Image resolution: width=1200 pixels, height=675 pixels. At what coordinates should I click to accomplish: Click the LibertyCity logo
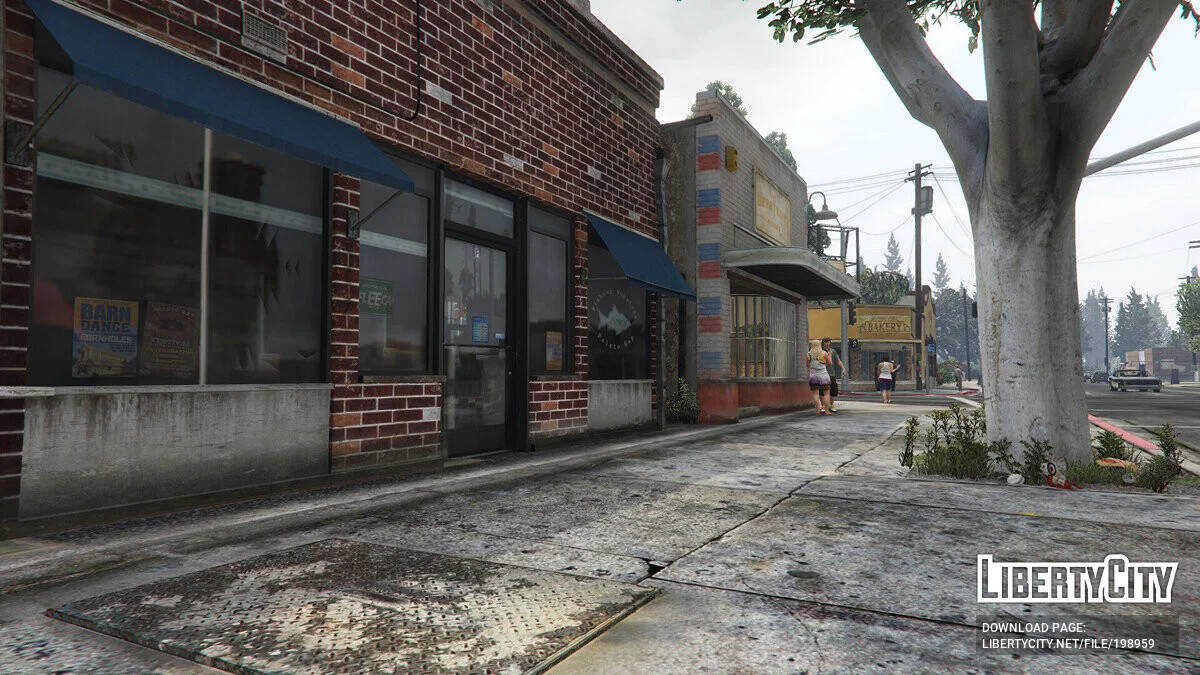click(1077, 579)
